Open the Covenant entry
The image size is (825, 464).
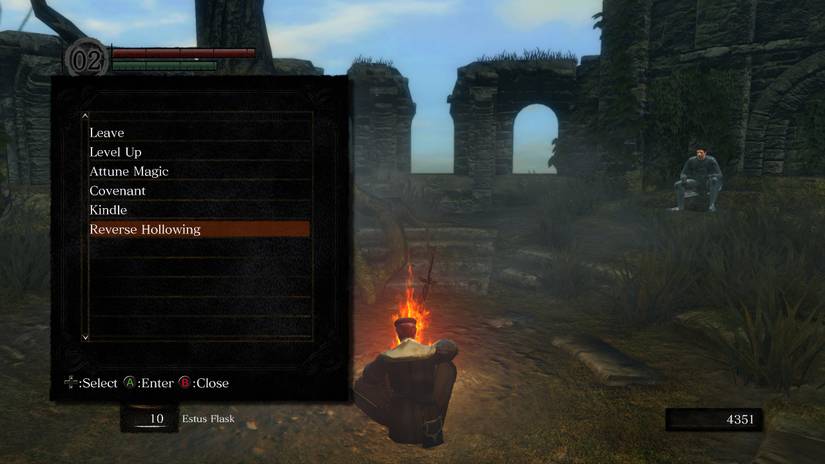click(x=117, y=191)
